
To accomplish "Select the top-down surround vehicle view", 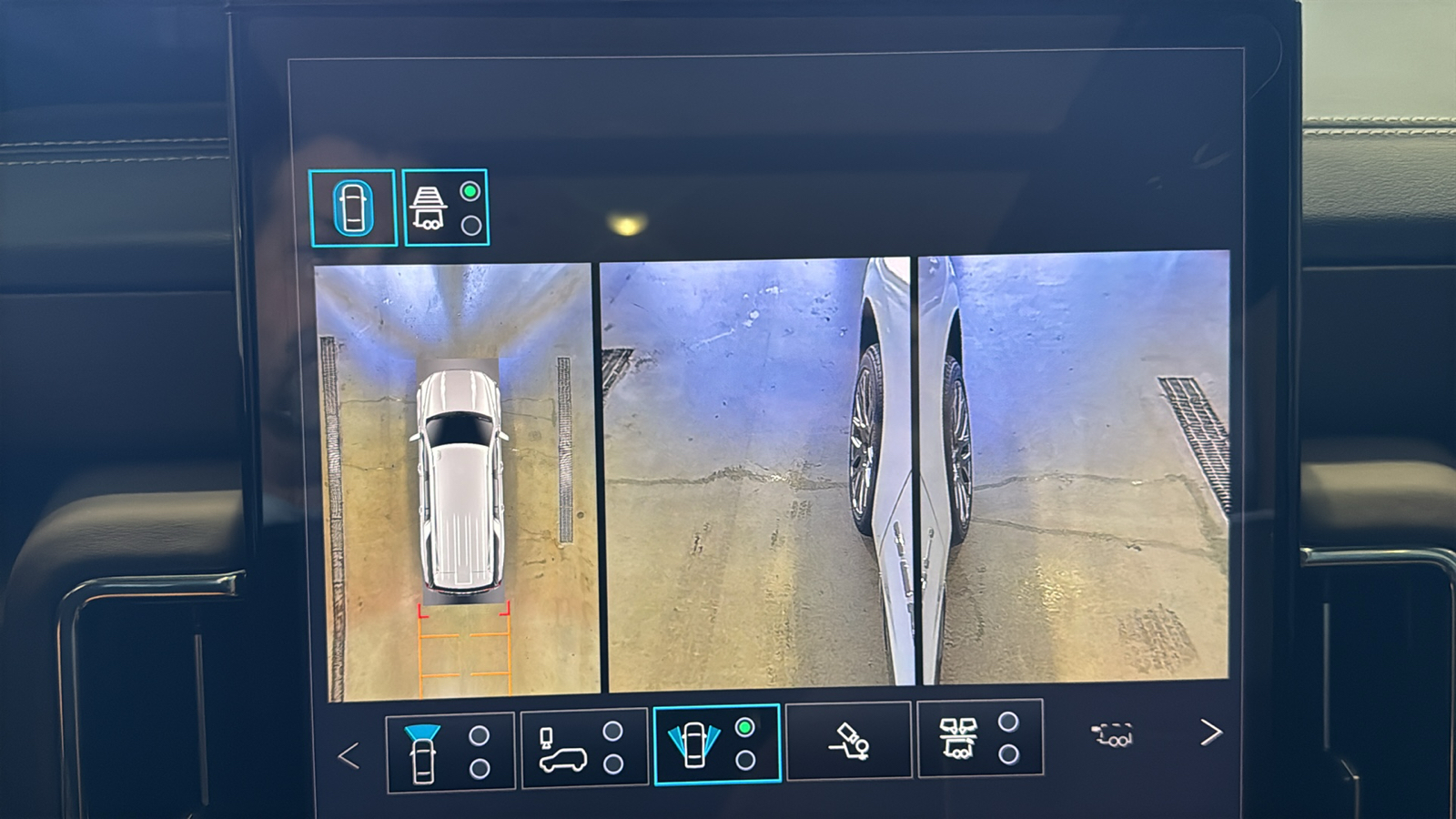I will coord(353,208).
